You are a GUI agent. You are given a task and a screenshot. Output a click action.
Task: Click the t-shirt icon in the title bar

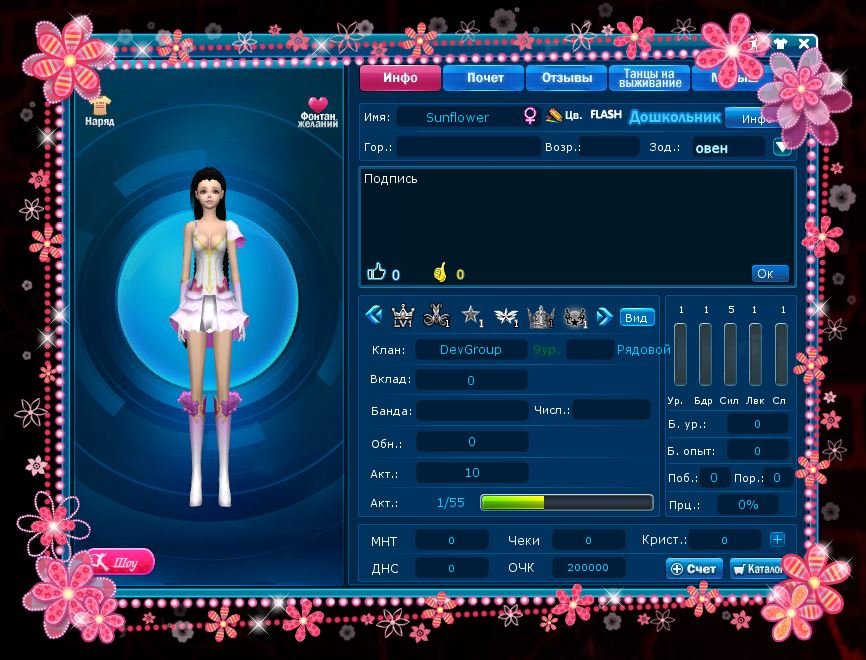pyautogui.click(x=779, y=43)
